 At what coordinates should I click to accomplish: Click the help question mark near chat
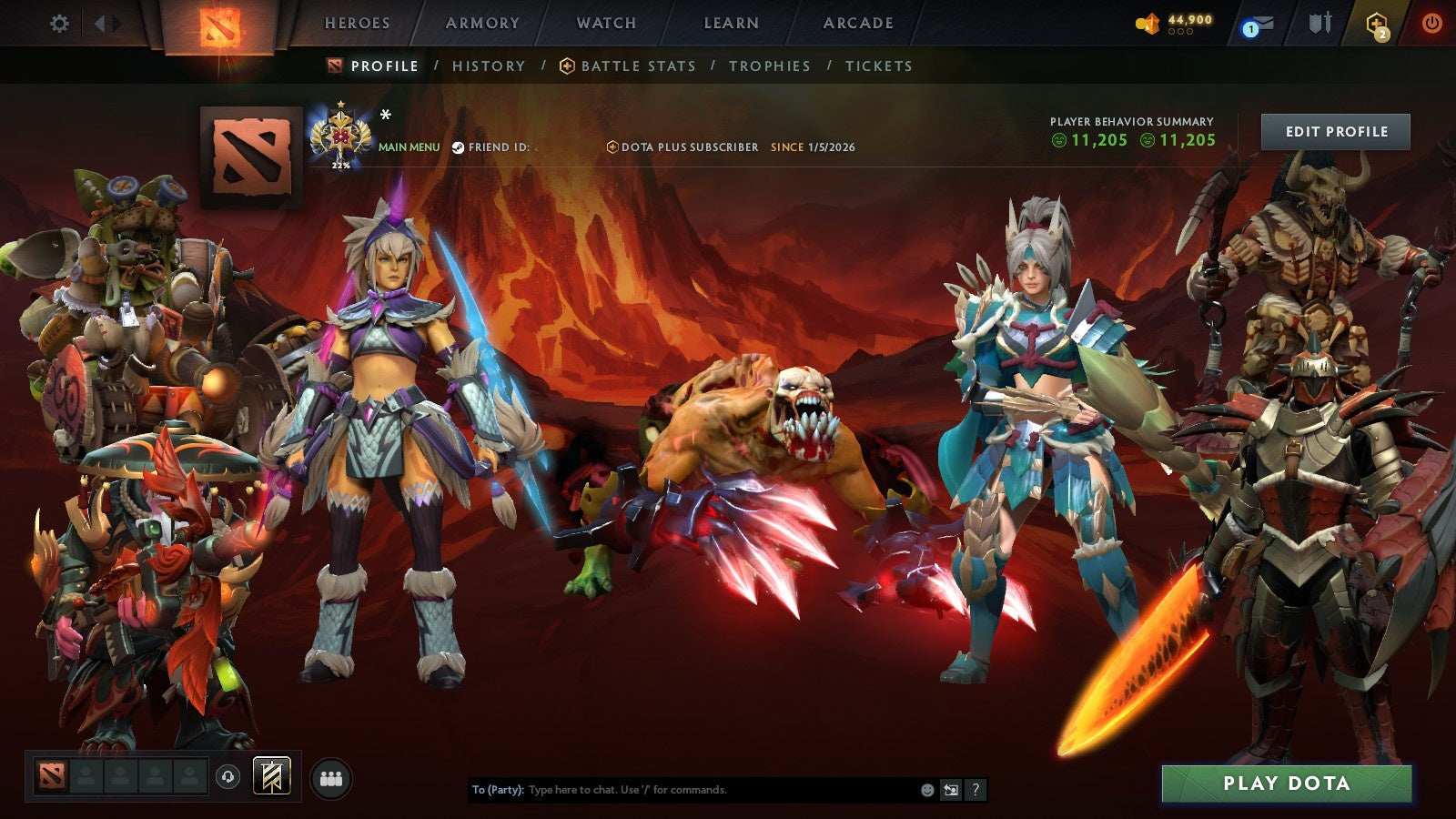976,790
